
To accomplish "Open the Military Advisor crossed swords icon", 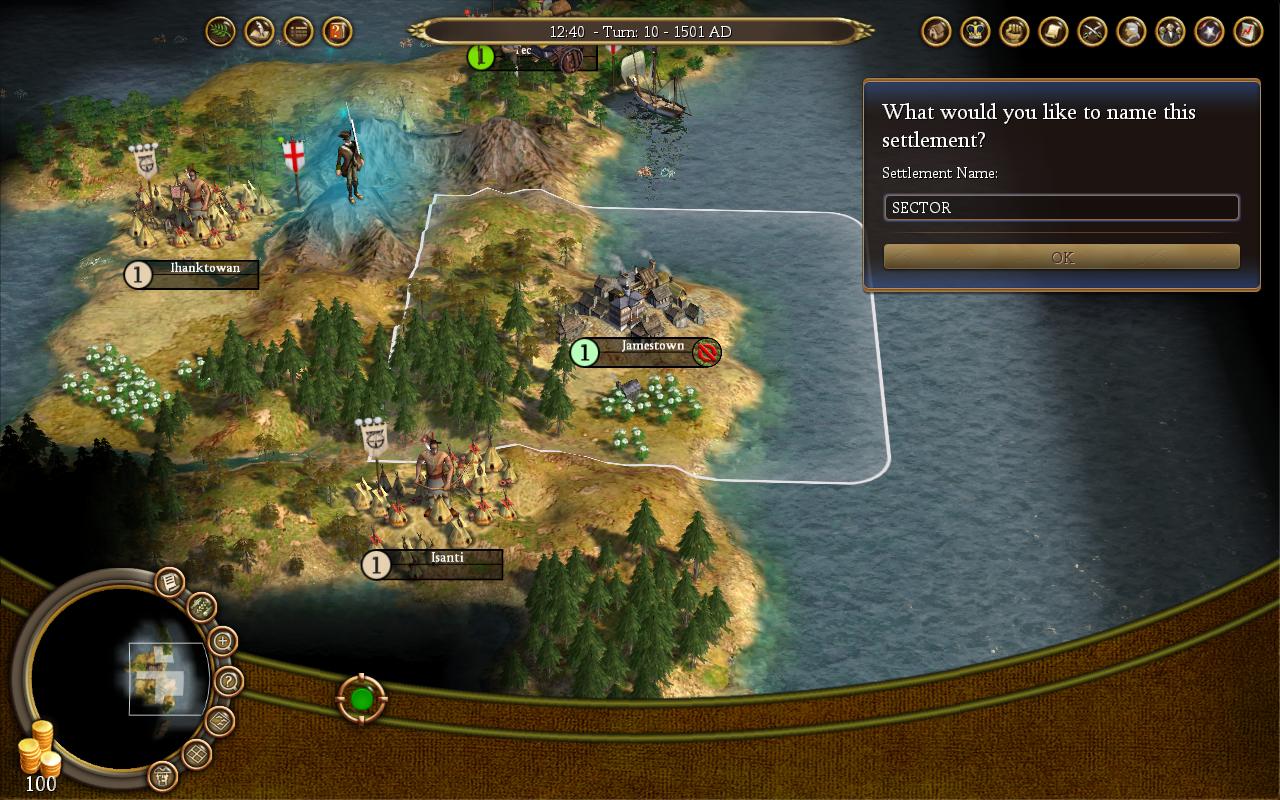I will click(x=1090, y=31).
